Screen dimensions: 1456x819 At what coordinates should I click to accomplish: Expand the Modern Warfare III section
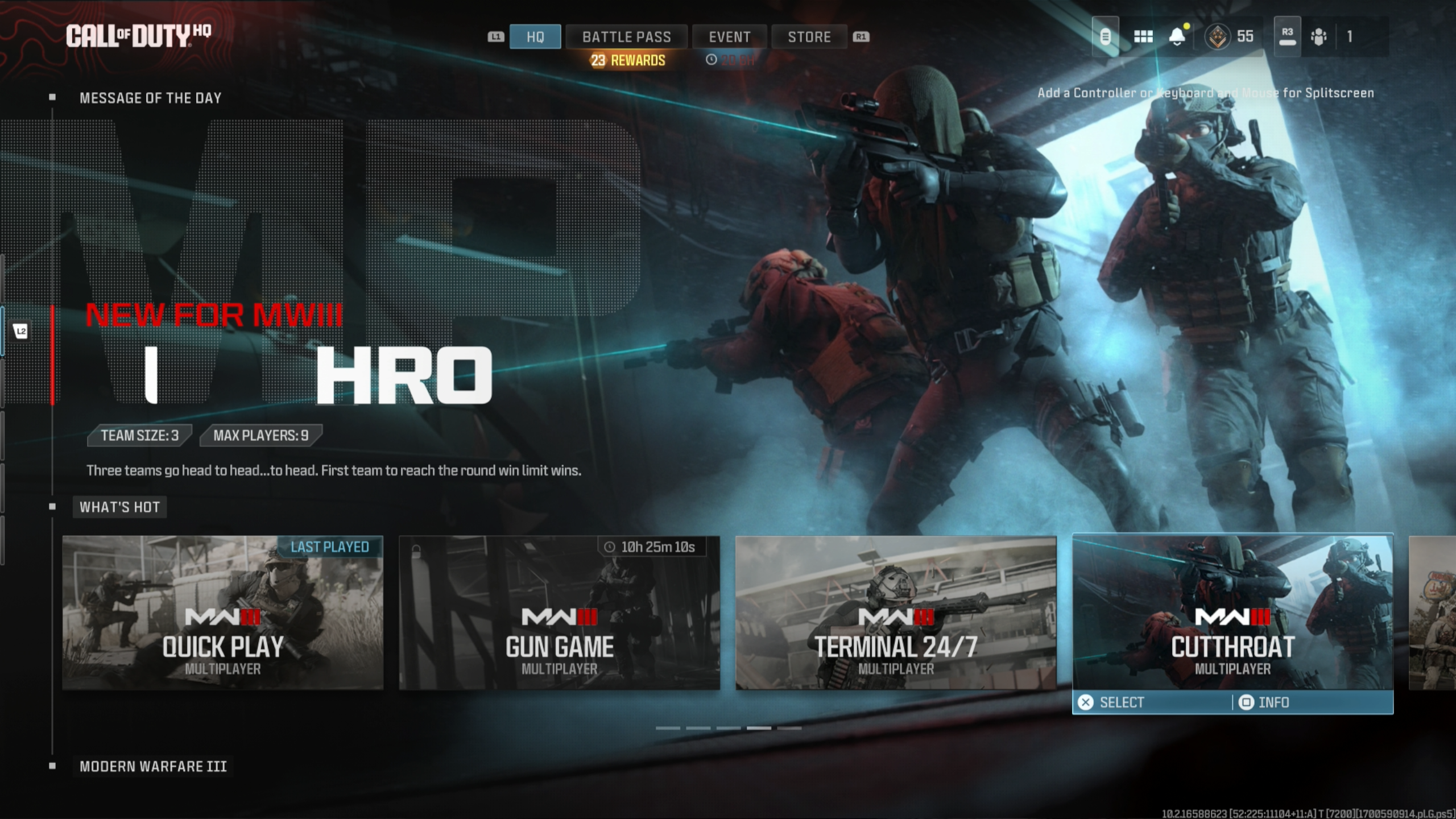[152, 766]
